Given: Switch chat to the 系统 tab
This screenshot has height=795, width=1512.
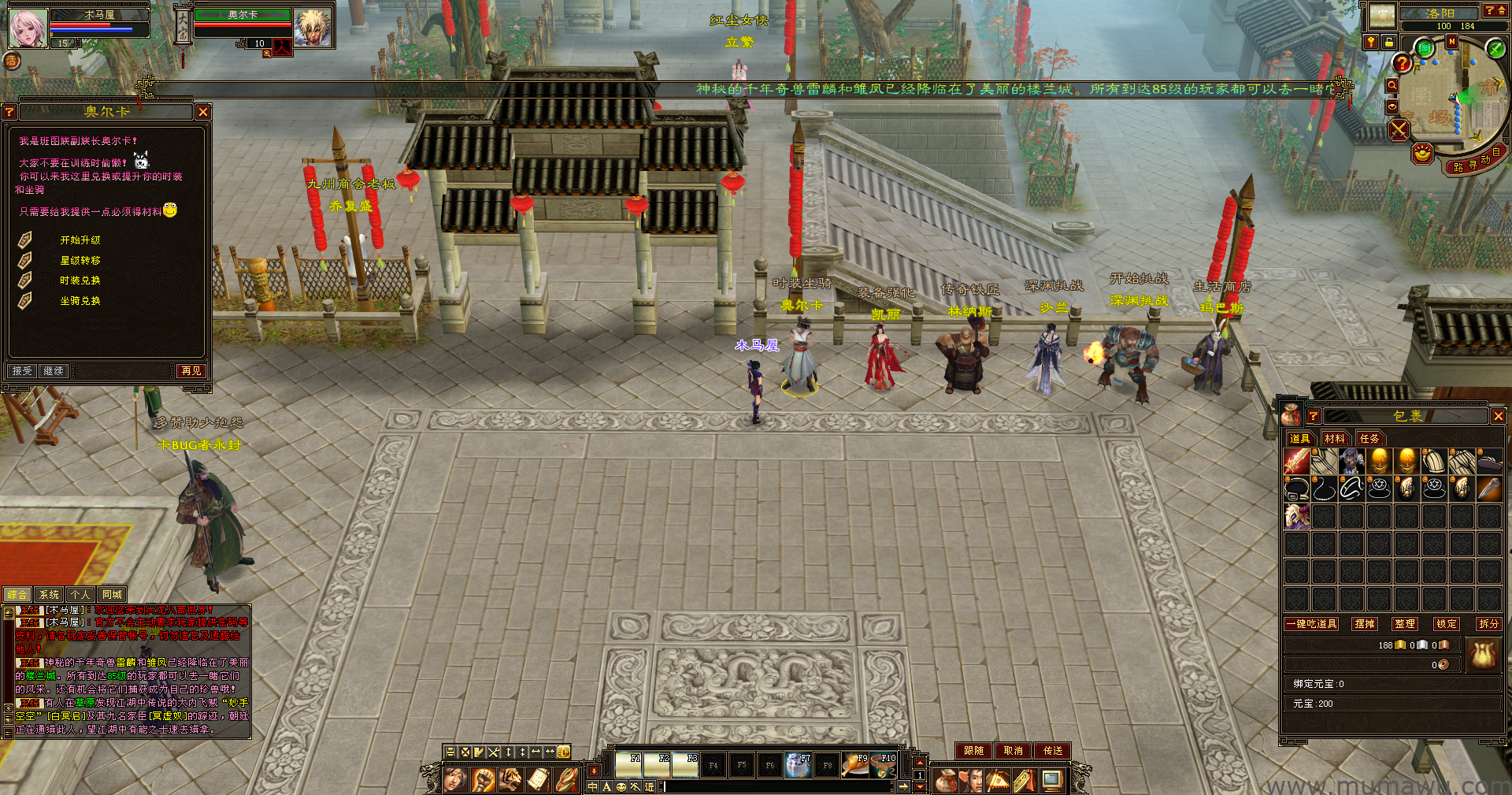Looking at the screenshot, I should click(49, 595).
